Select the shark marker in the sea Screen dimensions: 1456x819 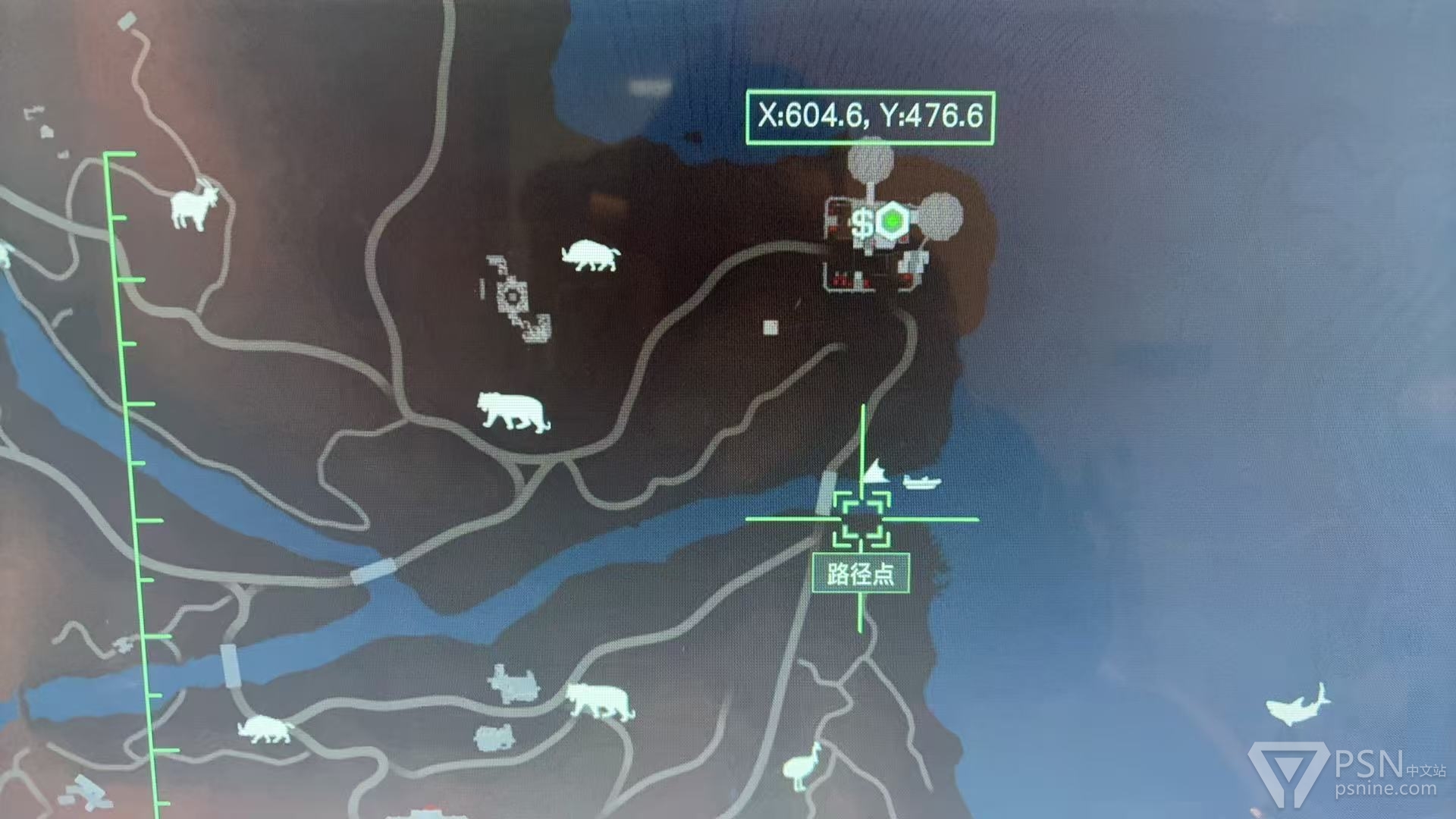click(1298, 705)
